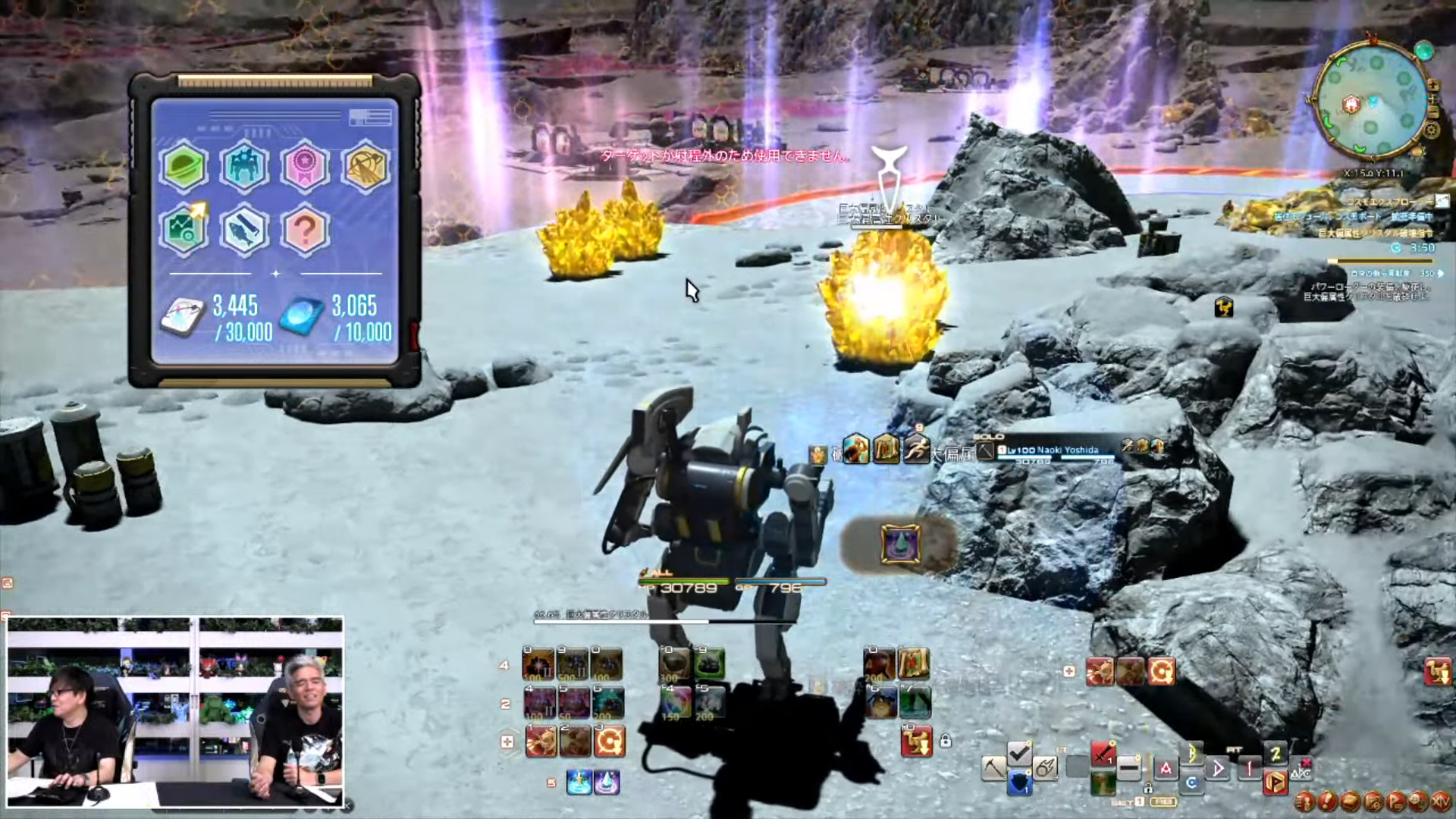The height and width of the screenshot is (819, 1456).
Task: Open minimap settings gear
Action: [x=1432, y=130]
